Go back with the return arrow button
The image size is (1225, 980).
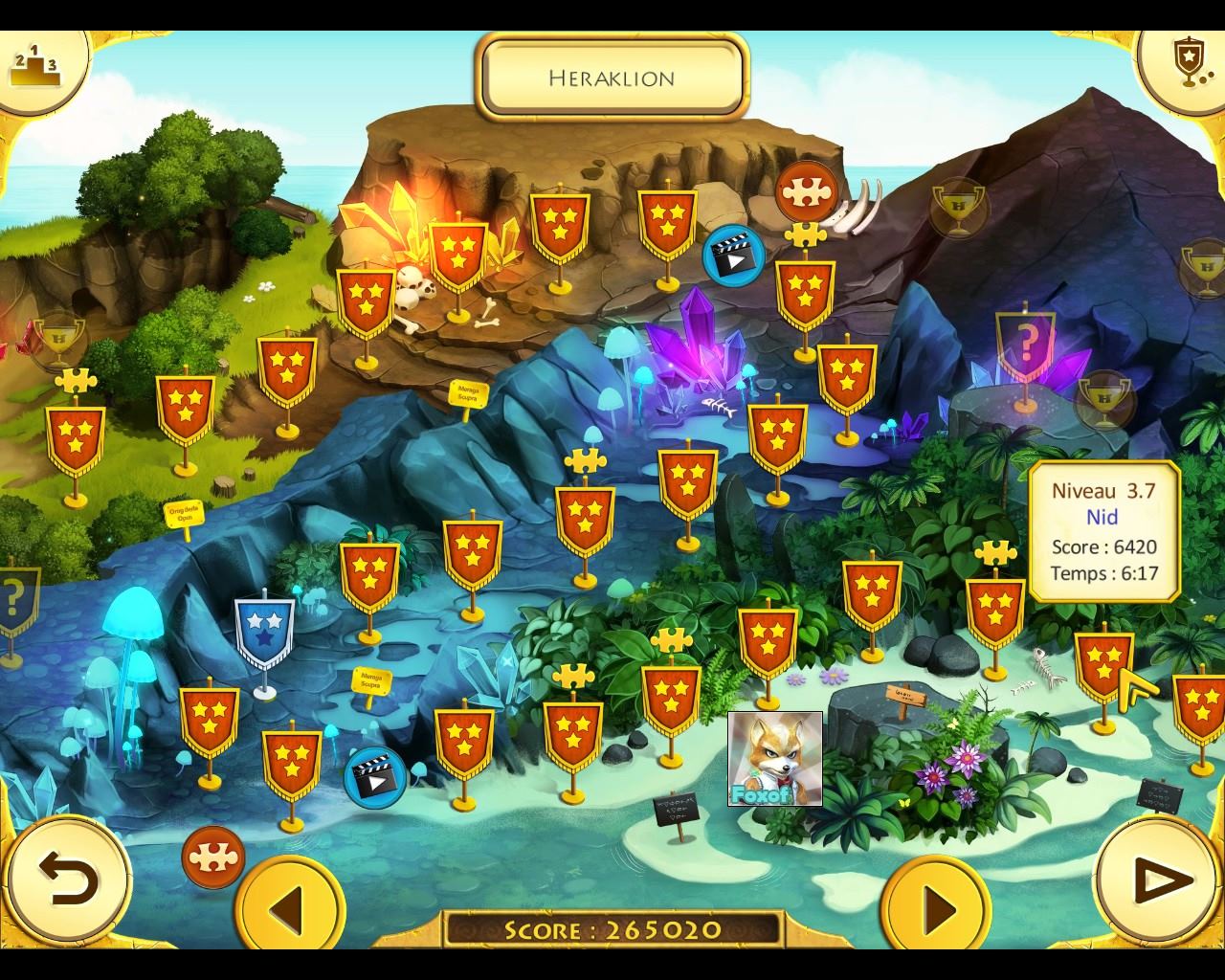[x=67, y=879]
